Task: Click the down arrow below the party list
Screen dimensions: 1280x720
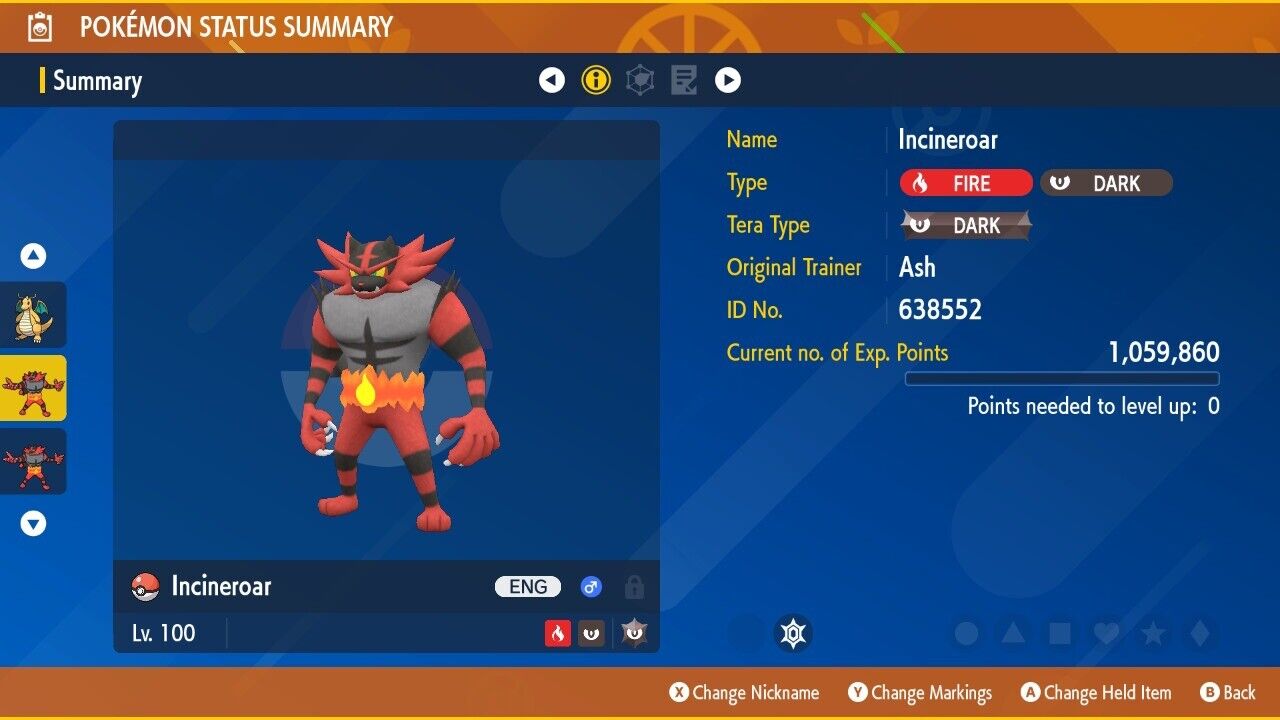Action: click(33, 523)
